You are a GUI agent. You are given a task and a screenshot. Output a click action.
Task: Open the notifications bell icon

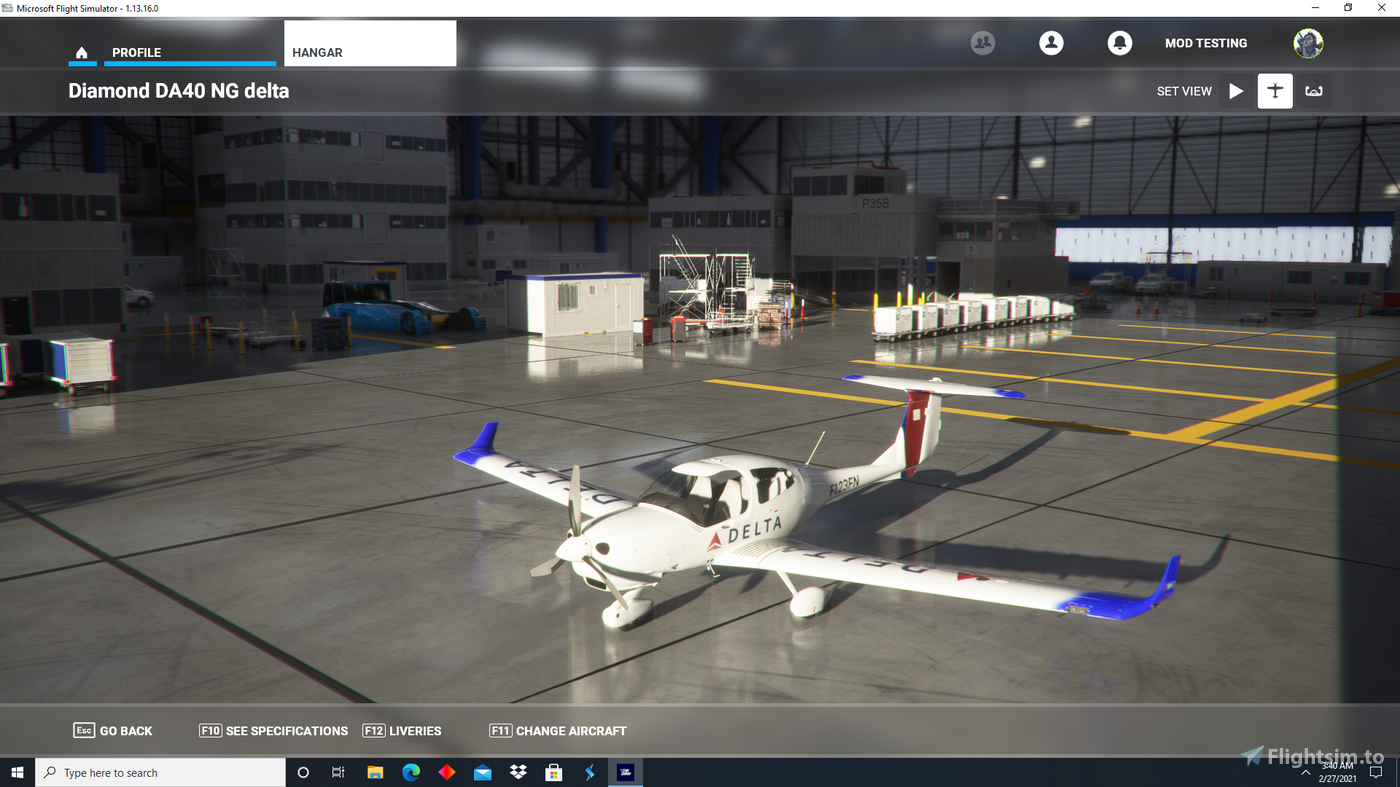coord(1119,43)
